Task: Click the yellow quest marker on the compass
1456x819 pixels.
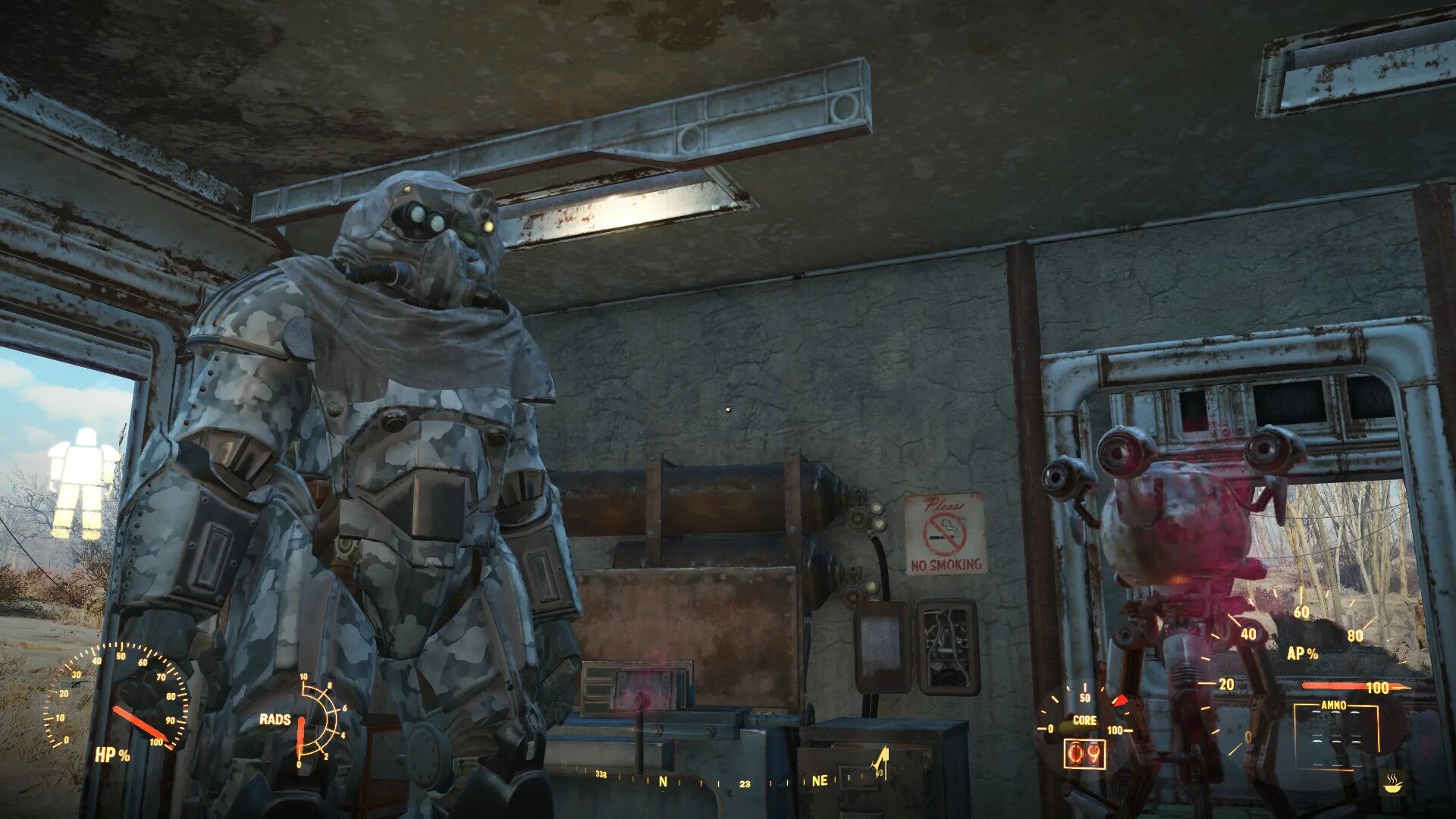Action: (x=881, y=762)
